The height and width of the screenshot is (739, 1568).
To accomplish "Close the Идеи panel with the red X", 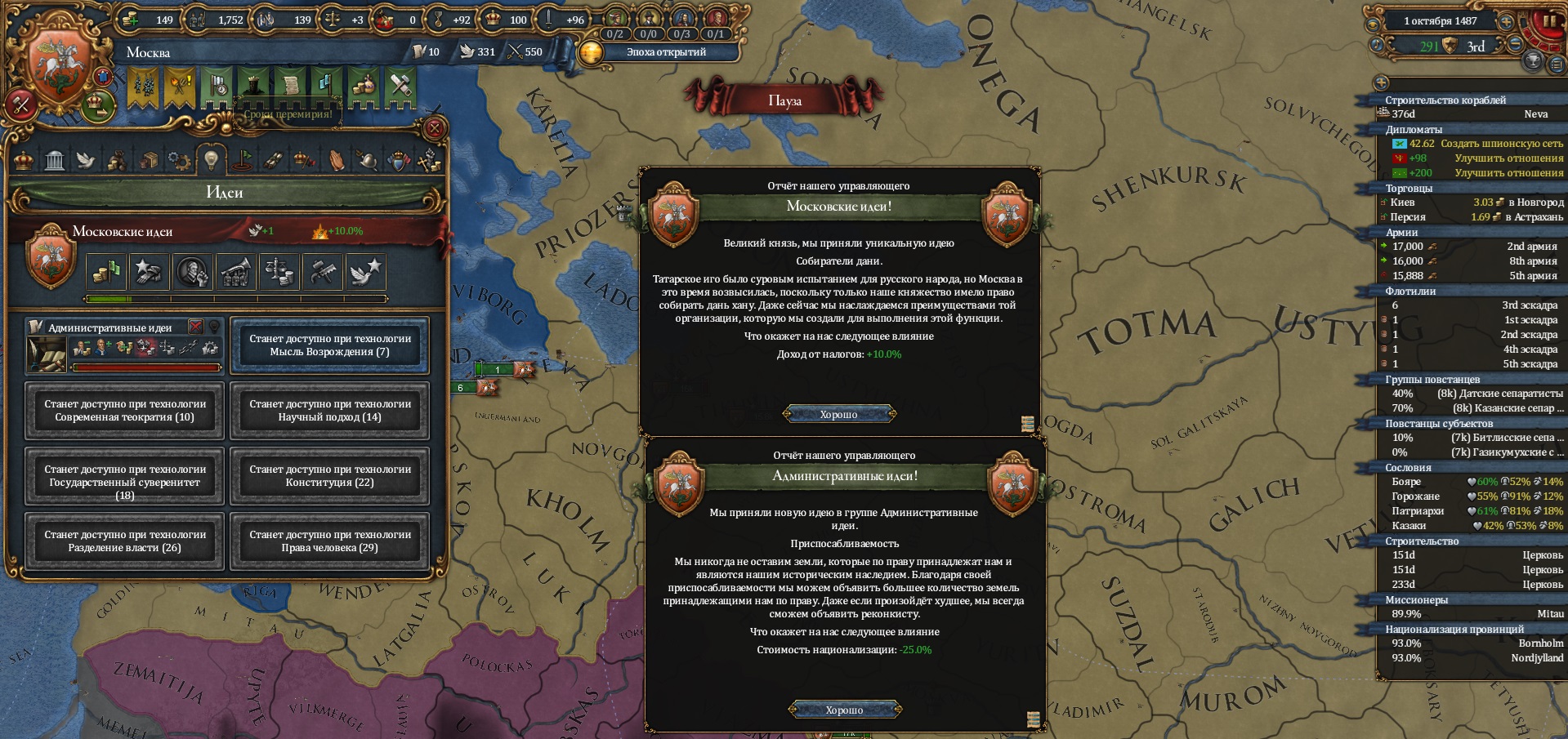I will [x=436, y=128].
